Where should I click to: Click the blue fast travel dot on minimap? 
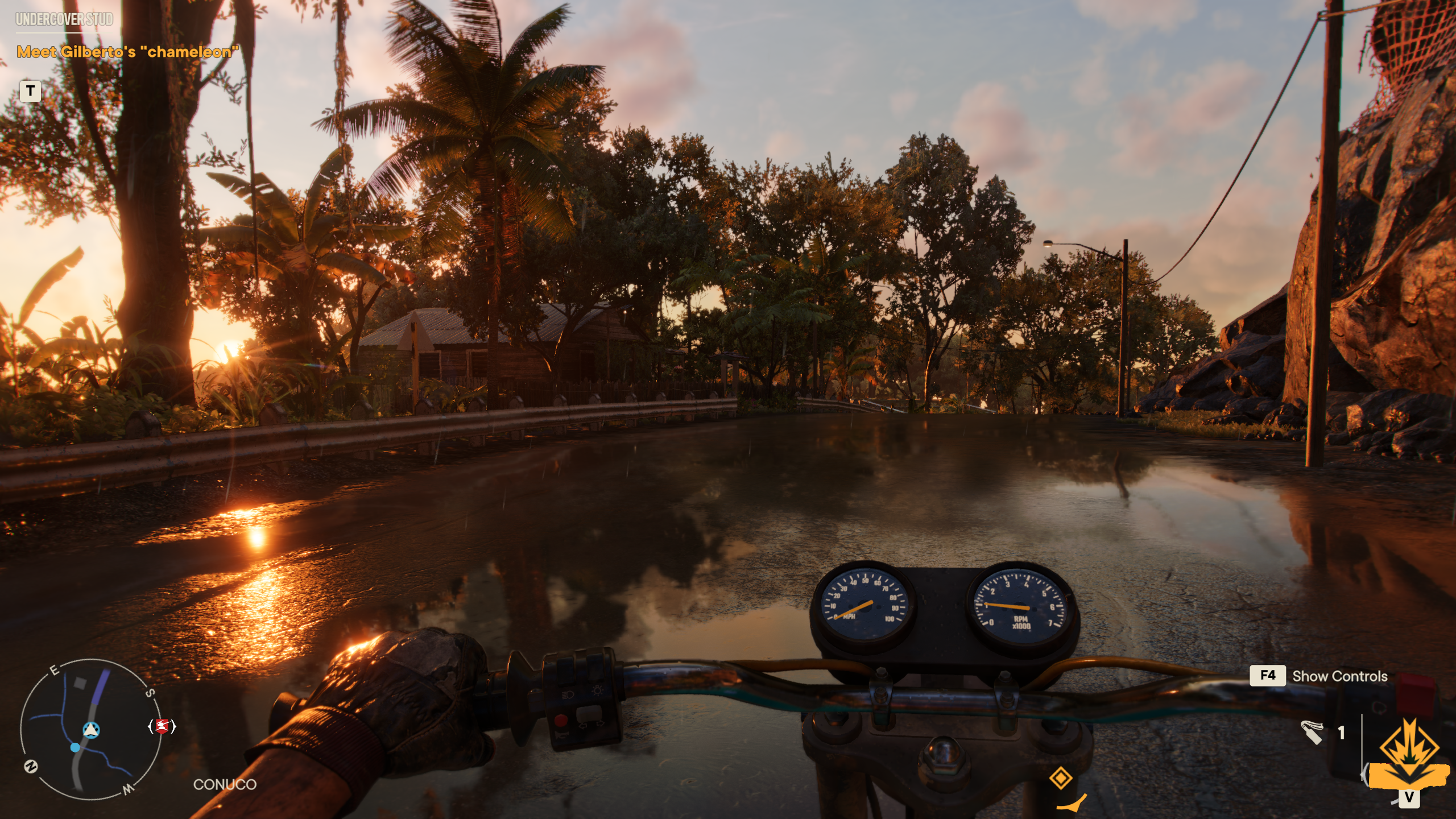click(76, 748)
